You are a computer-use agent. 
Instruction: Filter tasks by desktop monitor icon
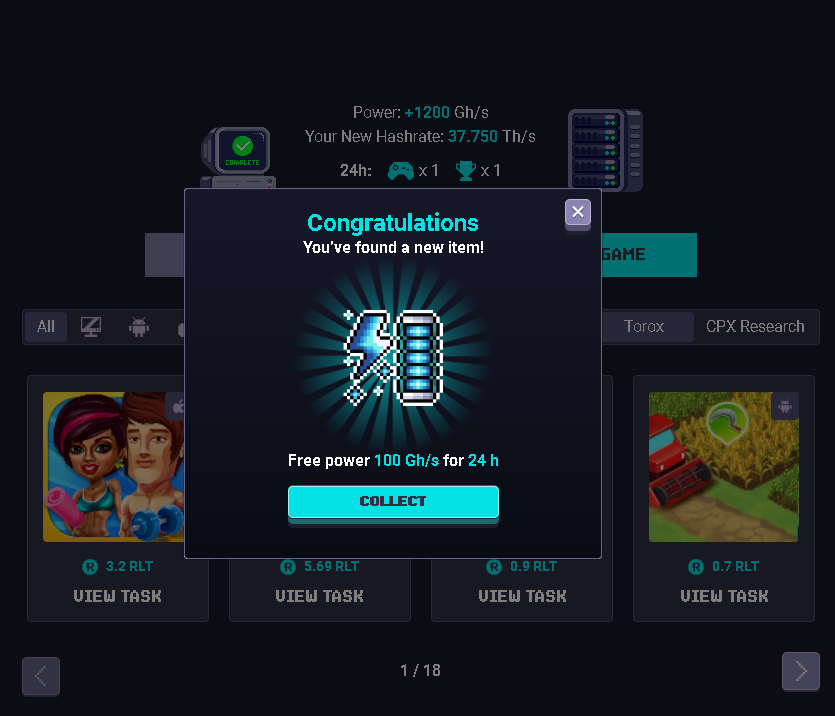click(91, 326)
